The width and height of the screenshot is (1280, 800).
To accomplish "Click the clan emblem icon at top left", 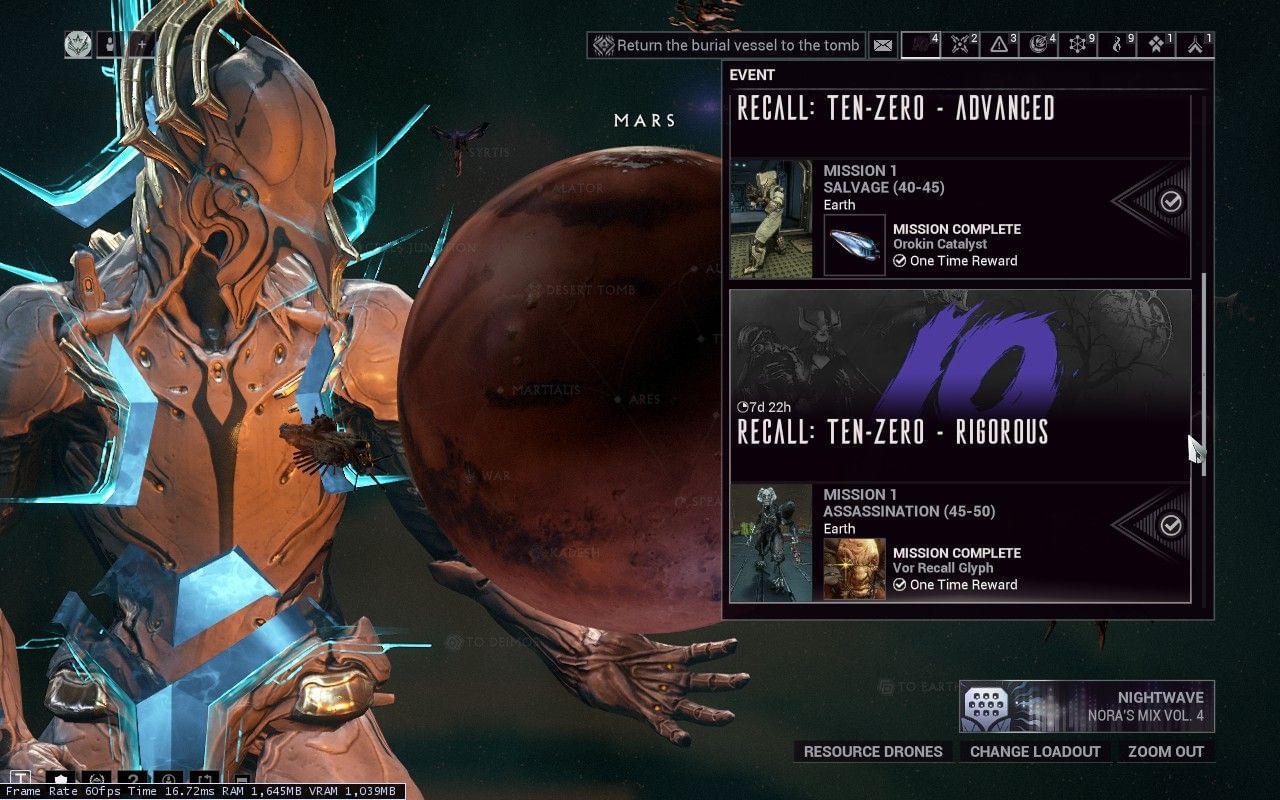I will (x=78, y=46).
